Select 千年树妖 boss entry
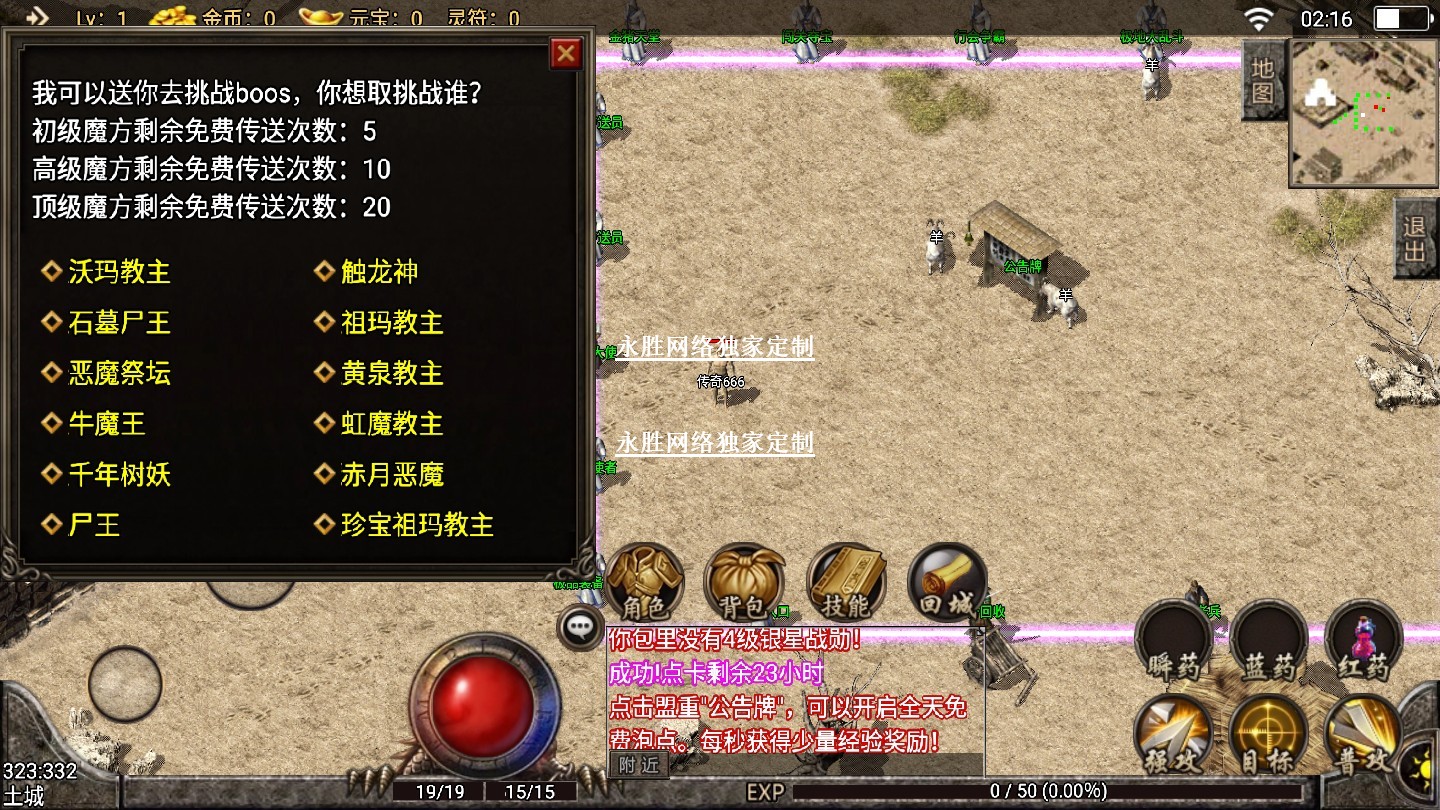This screenshot has width=1440, height=810. pos(118,475)
